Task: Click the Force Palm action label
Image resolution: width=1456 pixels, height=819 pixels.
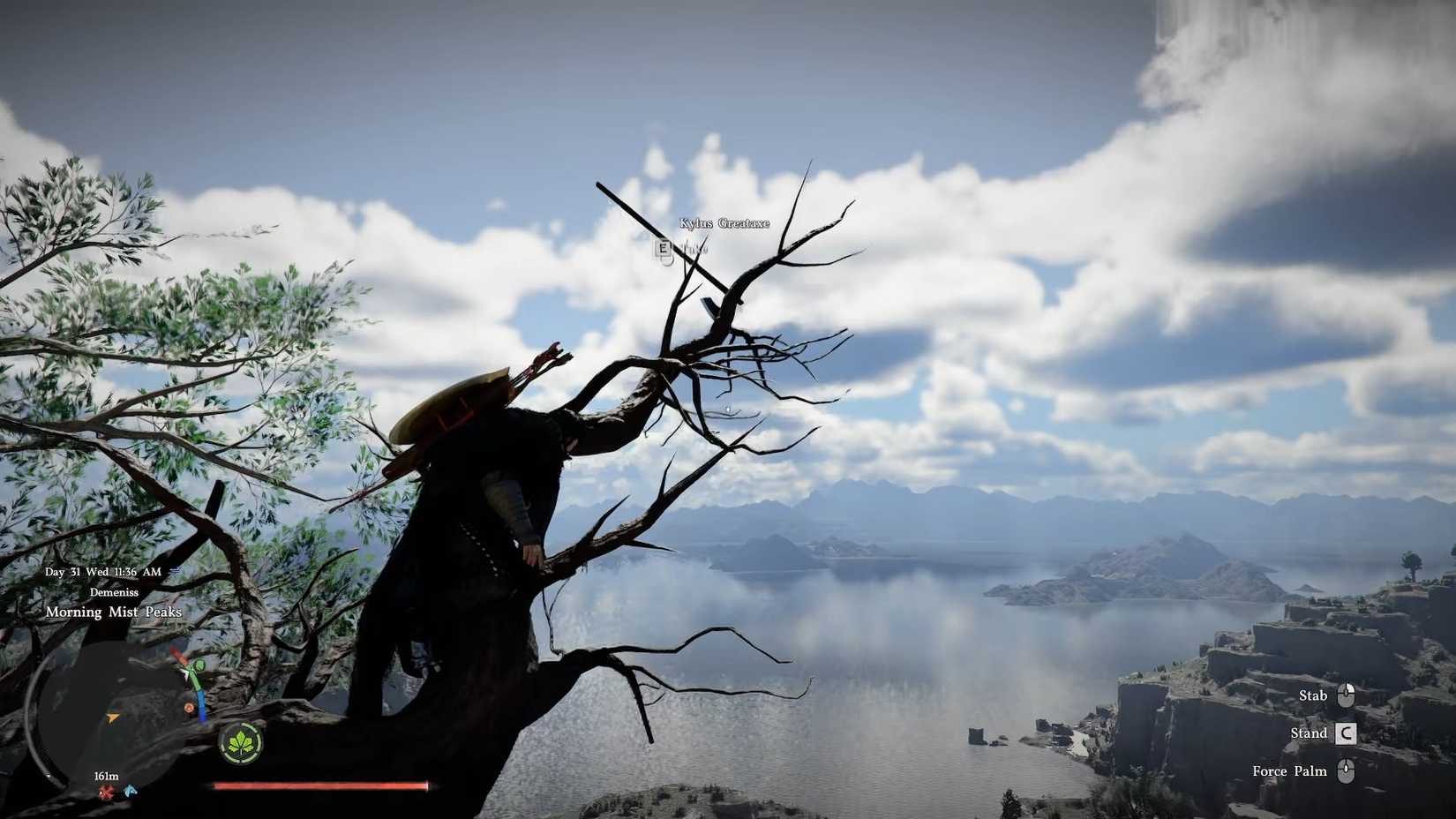Action: [x=1290, y=770]
